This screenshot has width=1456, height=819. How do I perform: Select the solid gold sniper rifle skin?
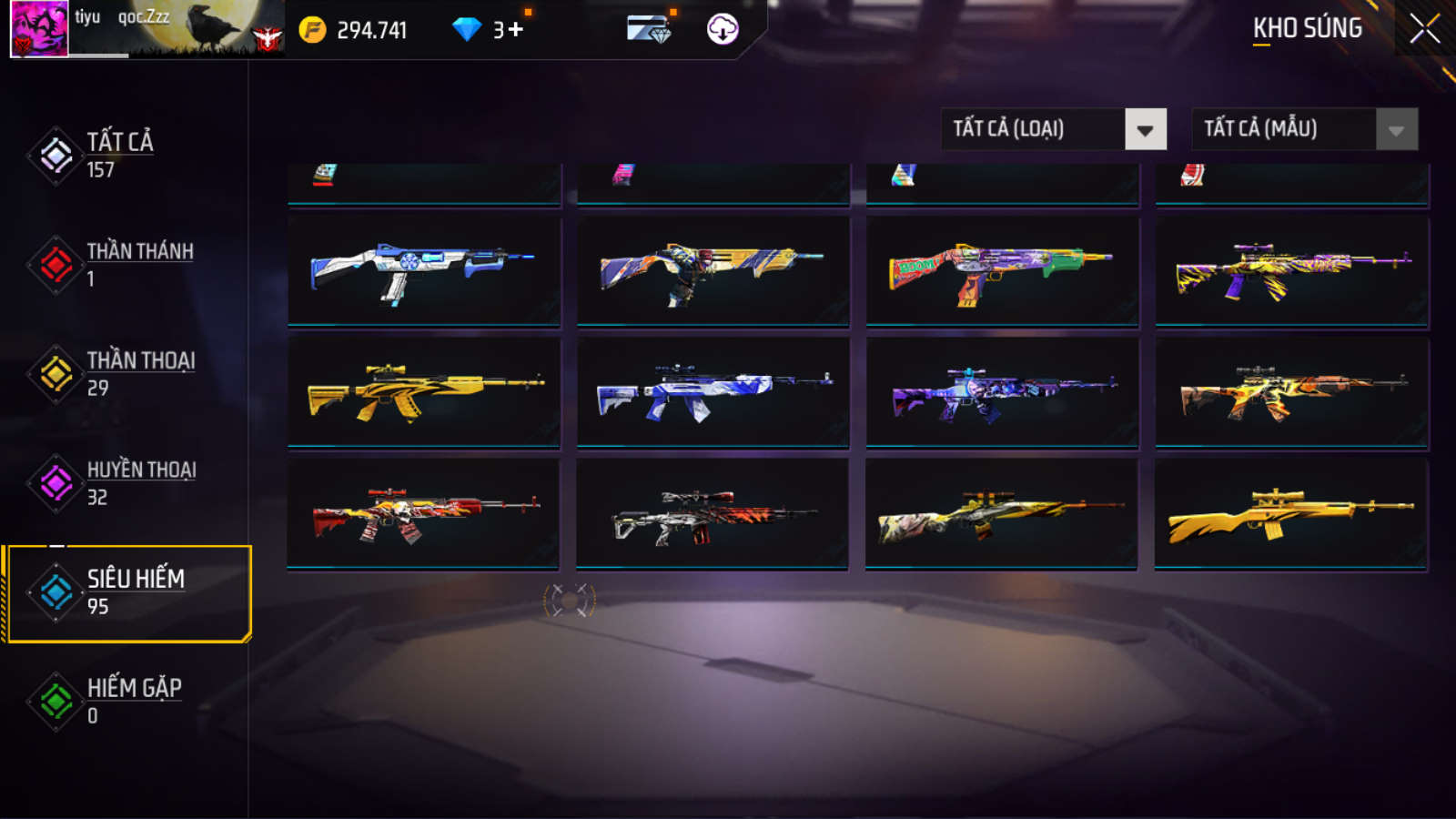(1290, 514)
